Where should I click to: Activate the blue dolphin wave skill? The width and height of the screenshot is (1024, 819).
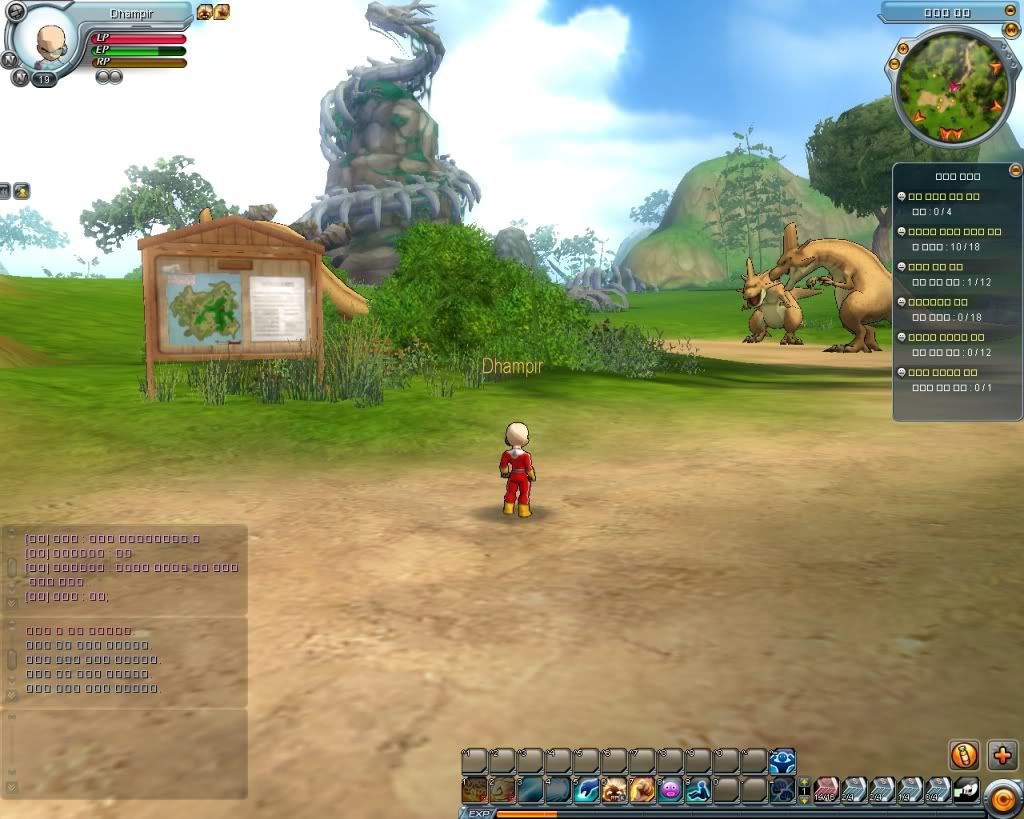pos(587,790)
